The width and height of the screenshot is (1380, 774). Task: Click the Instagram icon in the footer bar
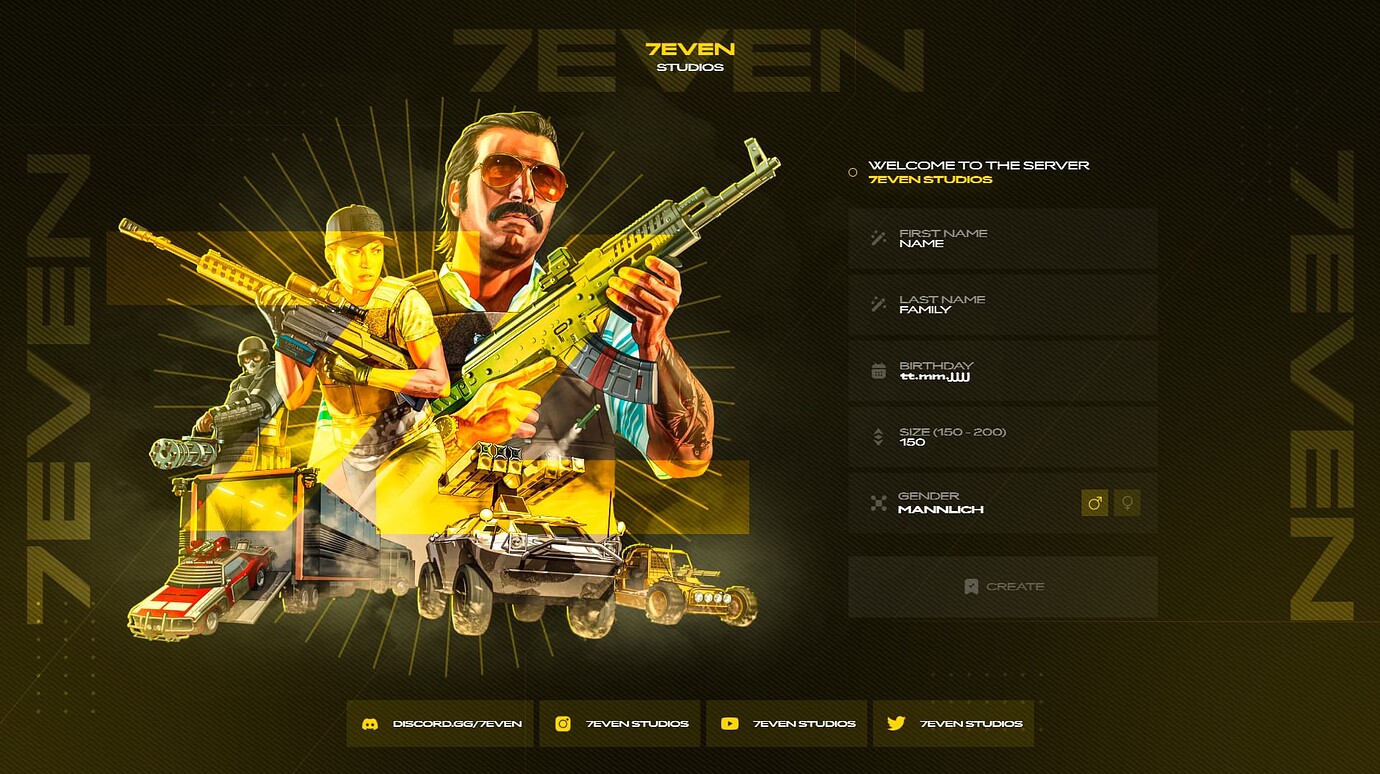[565, 723]
